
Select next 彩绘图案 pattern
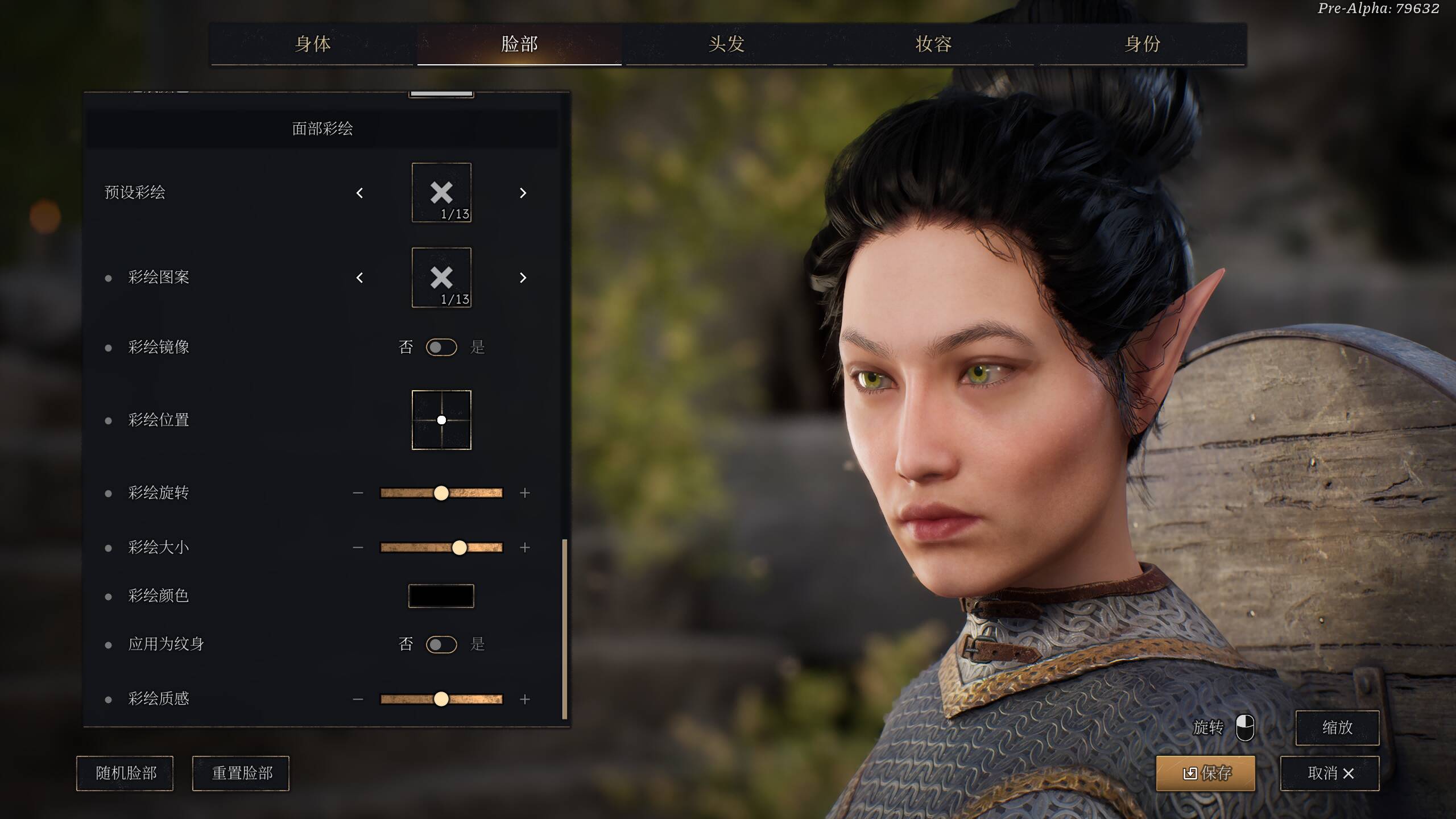tap(523, 278)
